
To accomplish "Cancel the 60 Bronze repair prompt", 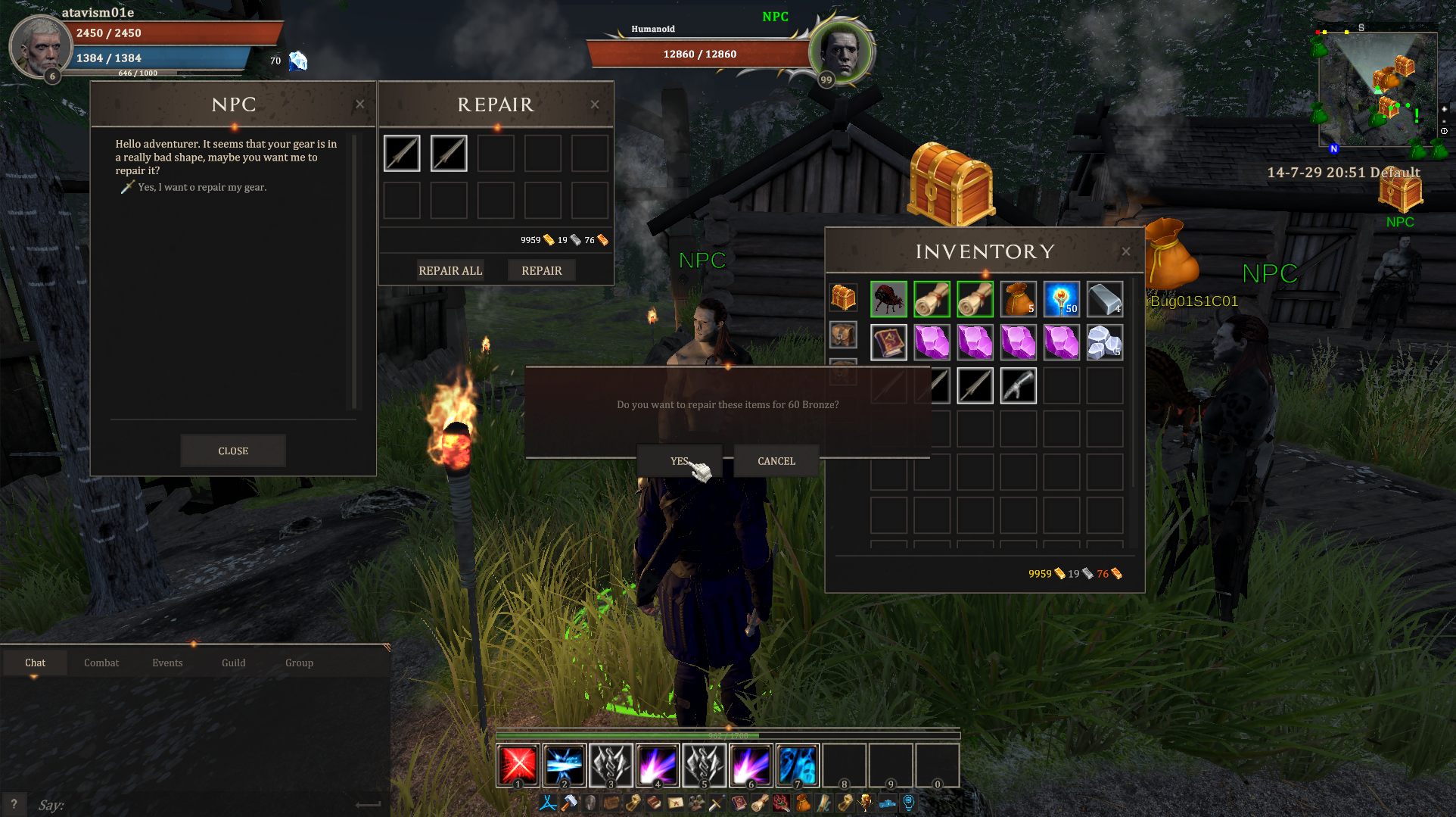I will [776, 460].
